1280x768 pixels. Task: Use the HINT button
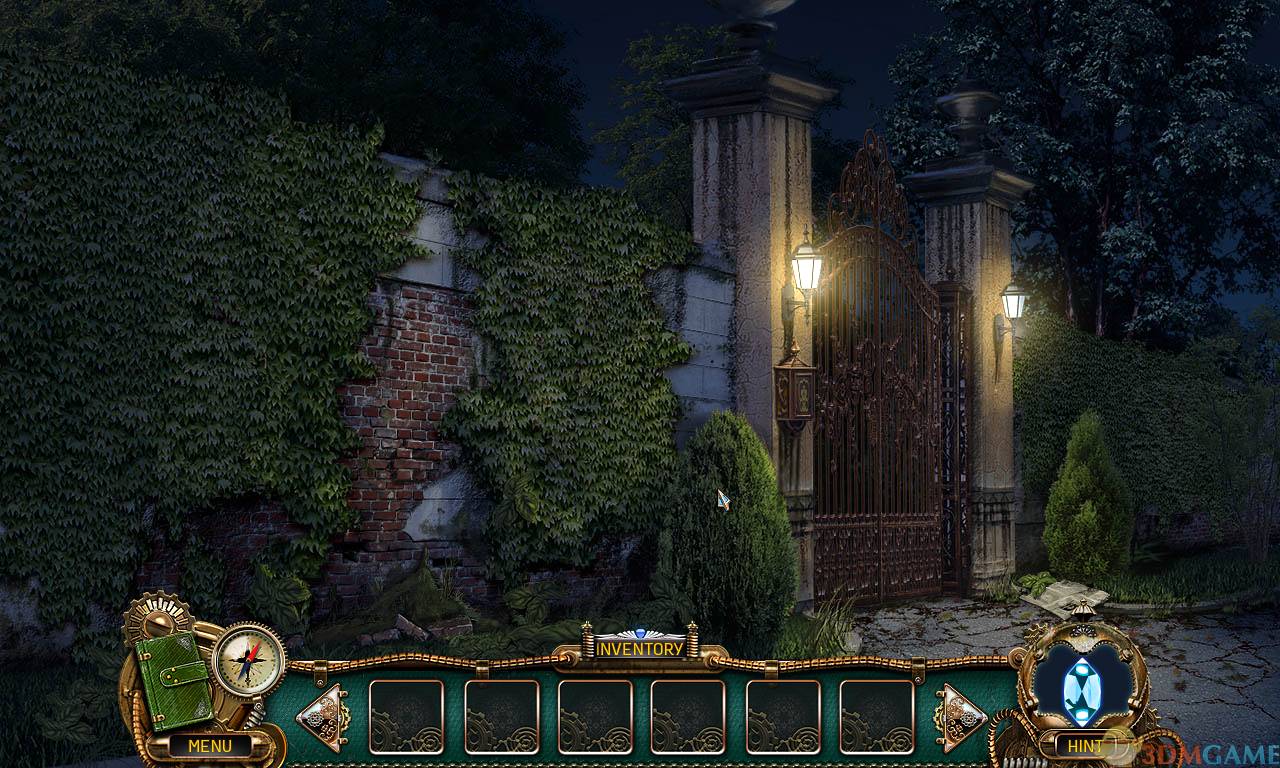[x=1085, y=745]
